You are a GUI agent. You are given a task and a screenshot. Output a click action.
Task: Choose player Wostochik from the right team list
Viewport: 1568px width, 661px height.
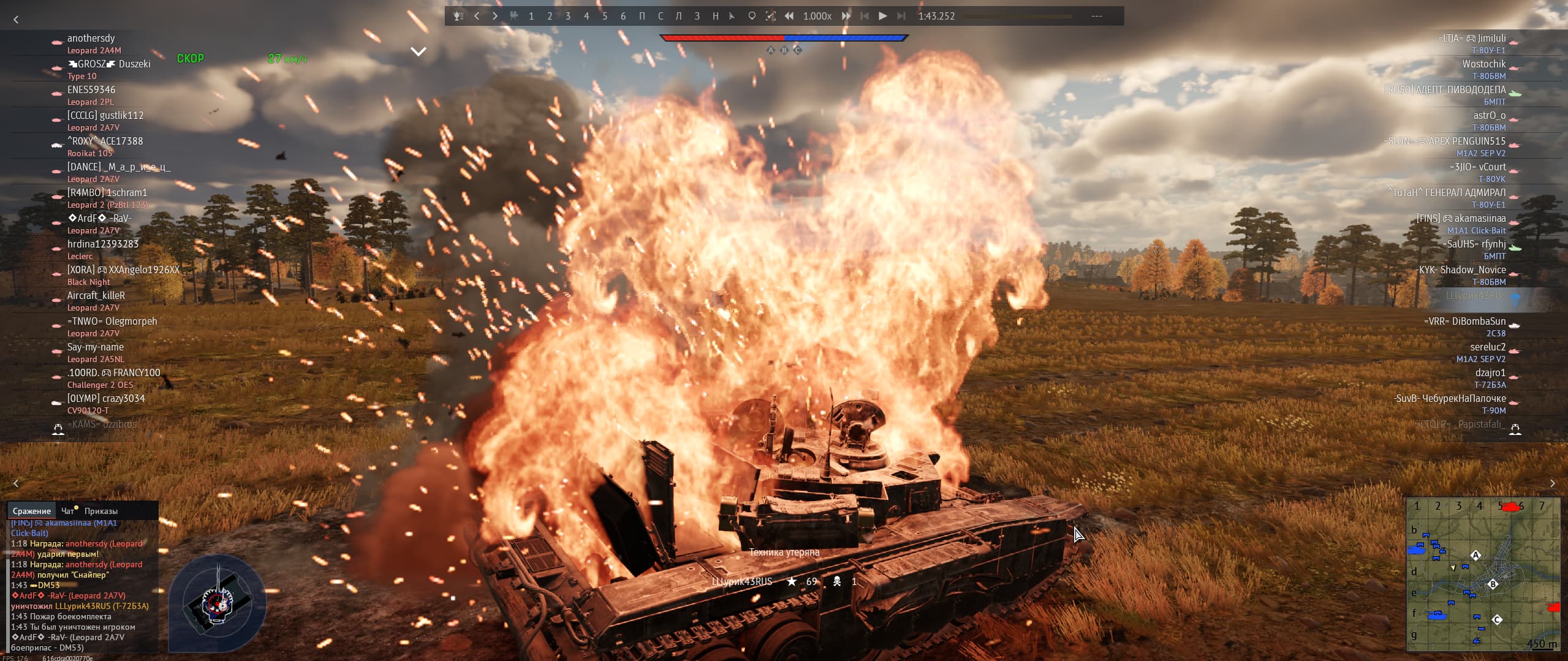pos(1483,64)
